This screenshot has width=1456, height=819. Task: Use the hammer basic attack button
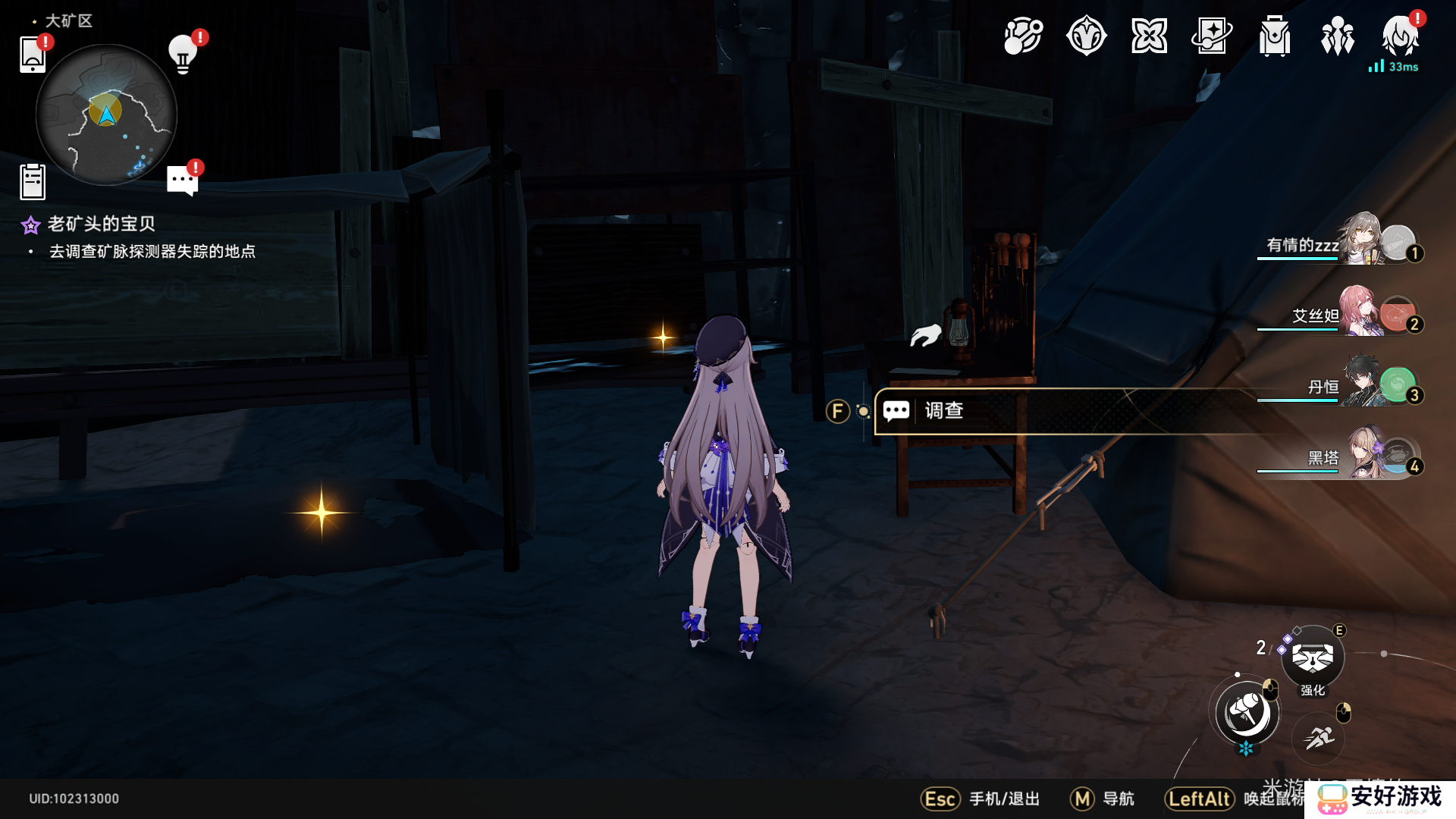click(1247, 713)
